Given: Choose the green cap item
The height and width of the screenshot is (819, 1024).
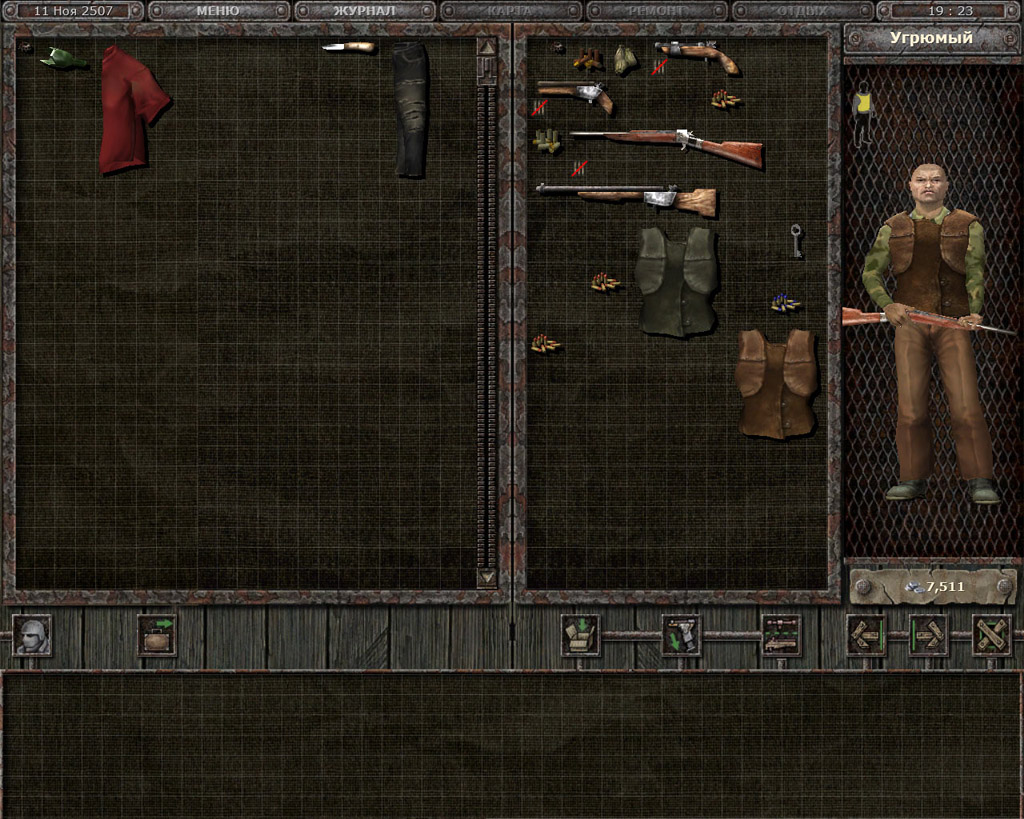Looking at the screenshot, I should (x=62, y=59).
